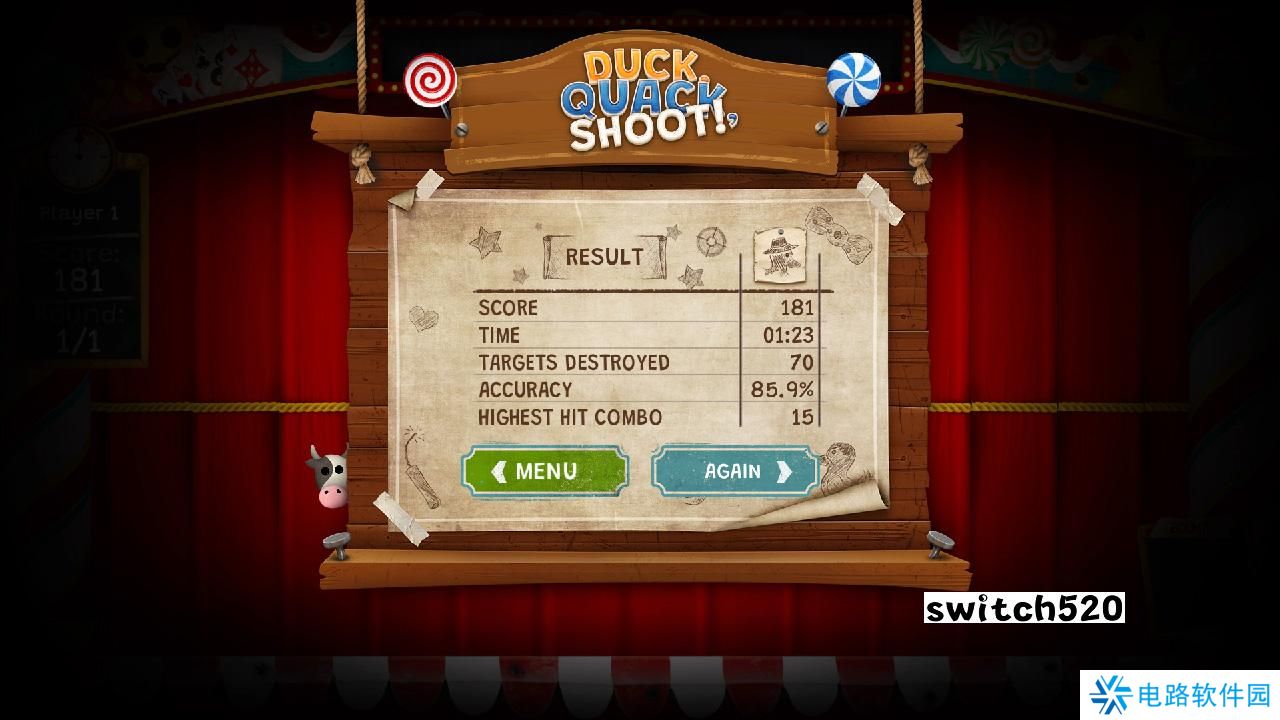The width and height of the screenshot is (1280, 720).
Task: Click the red swirl lollipop icon
Action: (432, 81)
